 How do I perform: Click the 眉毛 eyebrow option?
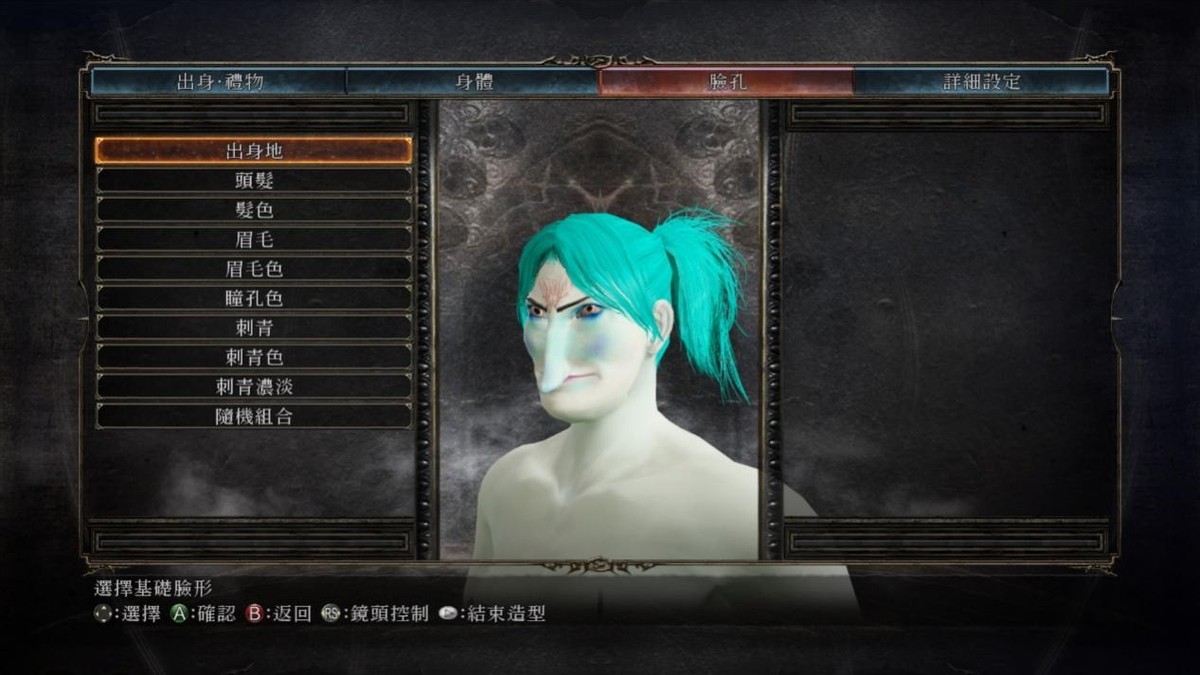pyautogui.click(x=254, y=240)
